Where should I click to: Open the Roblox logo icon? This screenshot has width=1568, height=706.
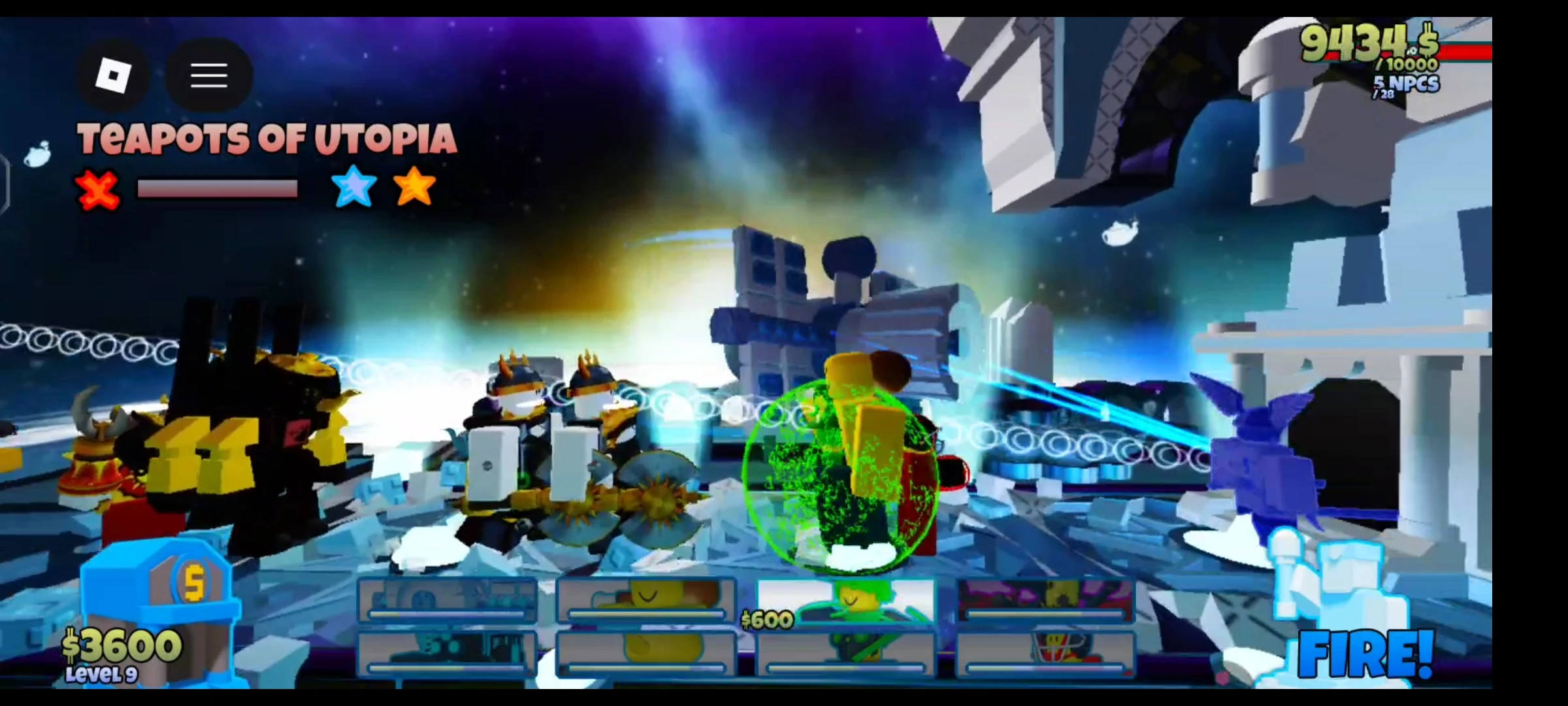[113, 75]
